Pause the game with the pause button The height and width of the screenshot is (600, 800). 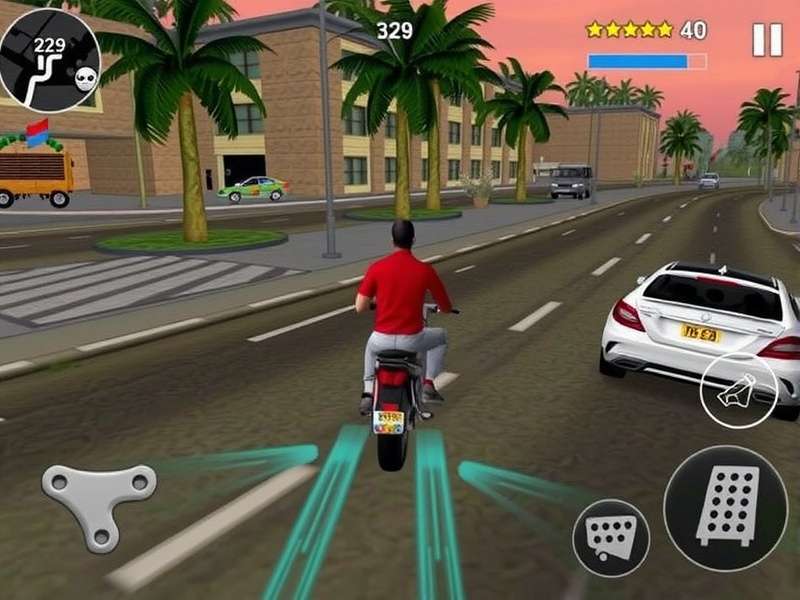point(767,39)
